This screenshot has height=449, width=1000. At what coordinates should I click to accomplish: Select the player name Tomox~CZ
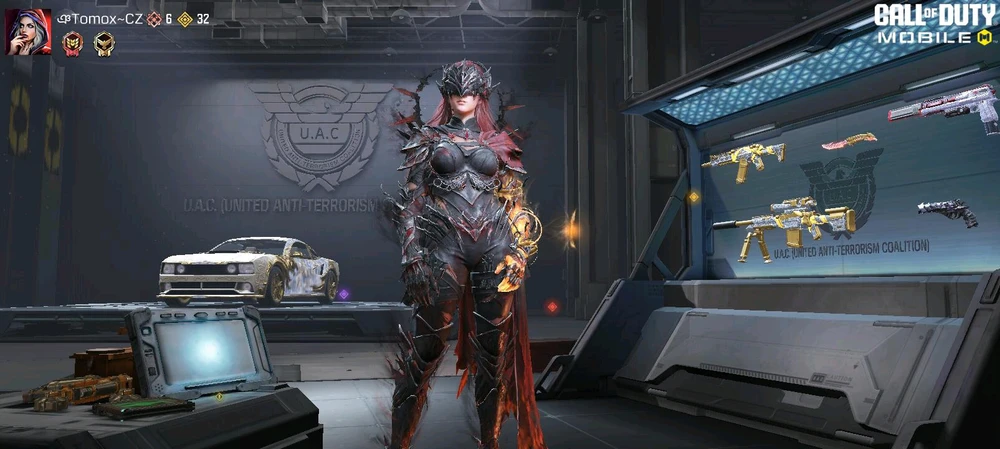[x=102, y=19]
